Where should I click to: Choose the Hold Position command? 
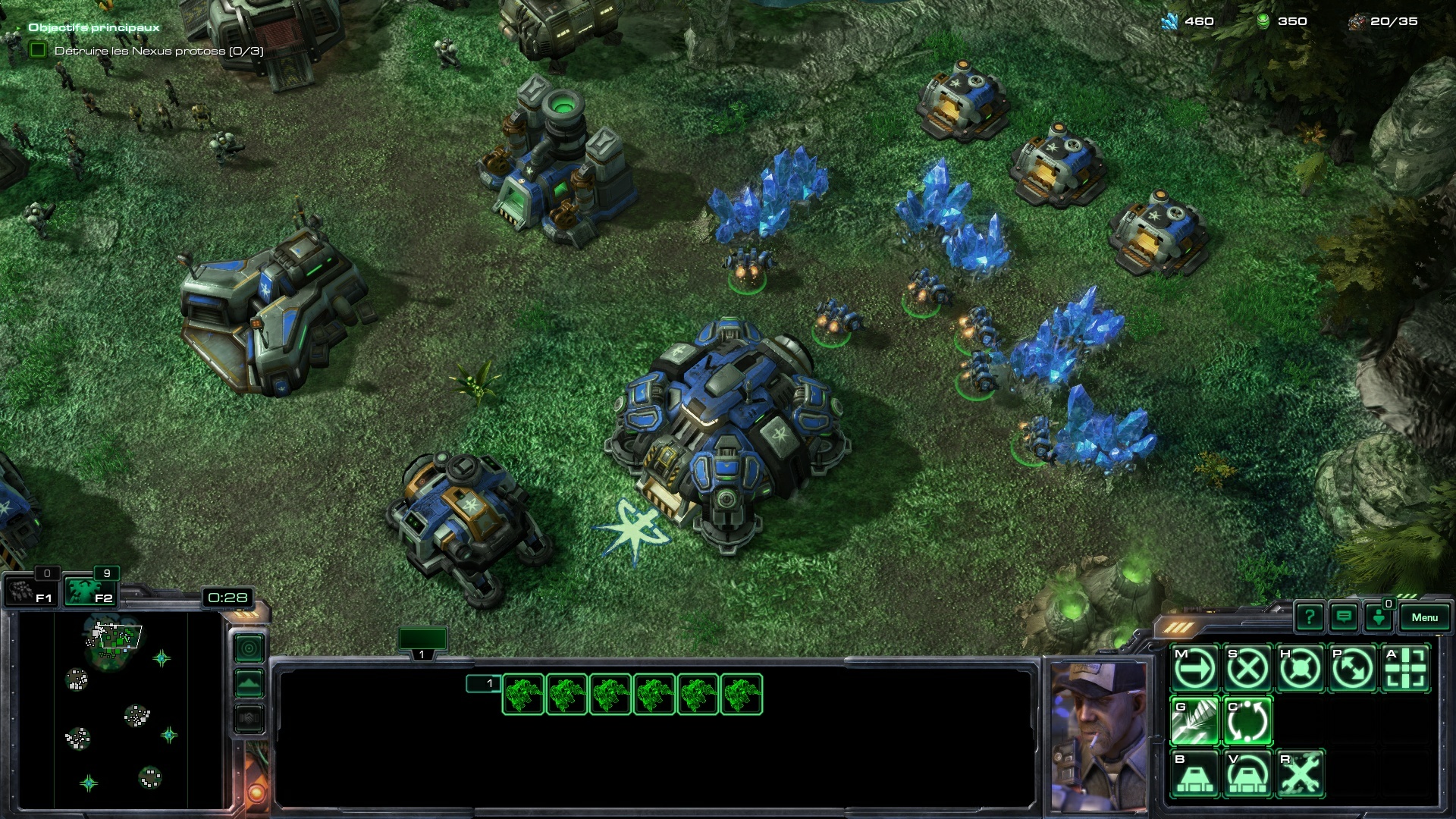point(1300,669)
